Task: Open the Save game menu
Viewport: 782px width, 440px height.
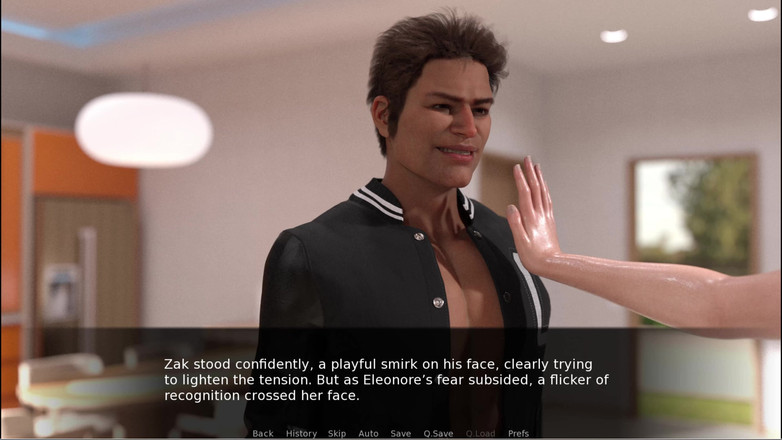Action: (x=400, y=433)
